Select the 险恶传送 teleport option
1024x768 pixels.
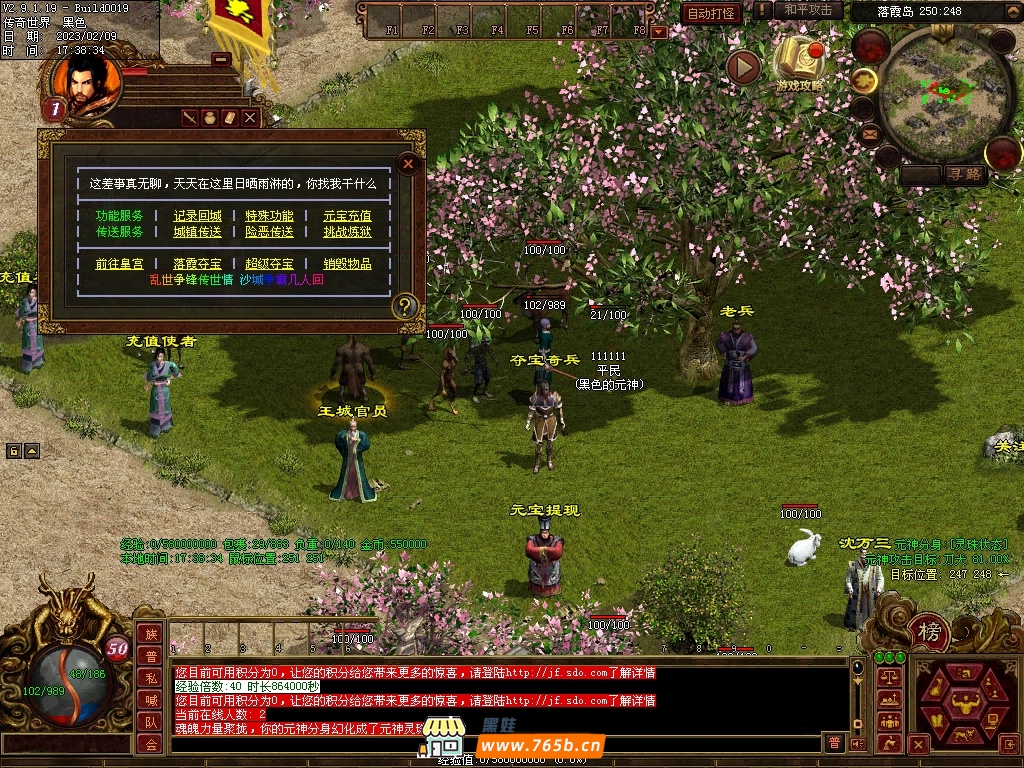click(270, 232)
